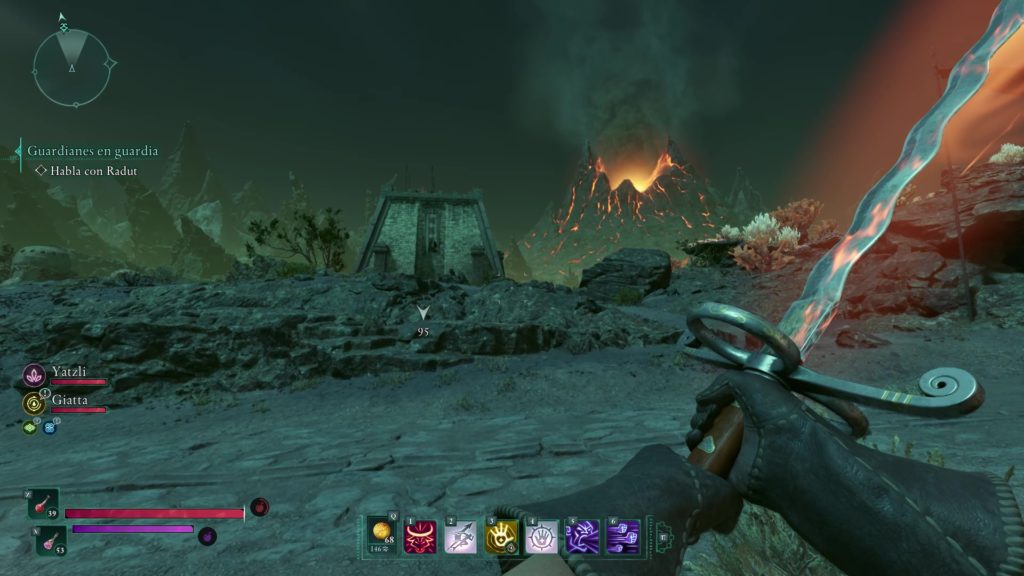Use the red health potion slot

(x=44, y=503)
